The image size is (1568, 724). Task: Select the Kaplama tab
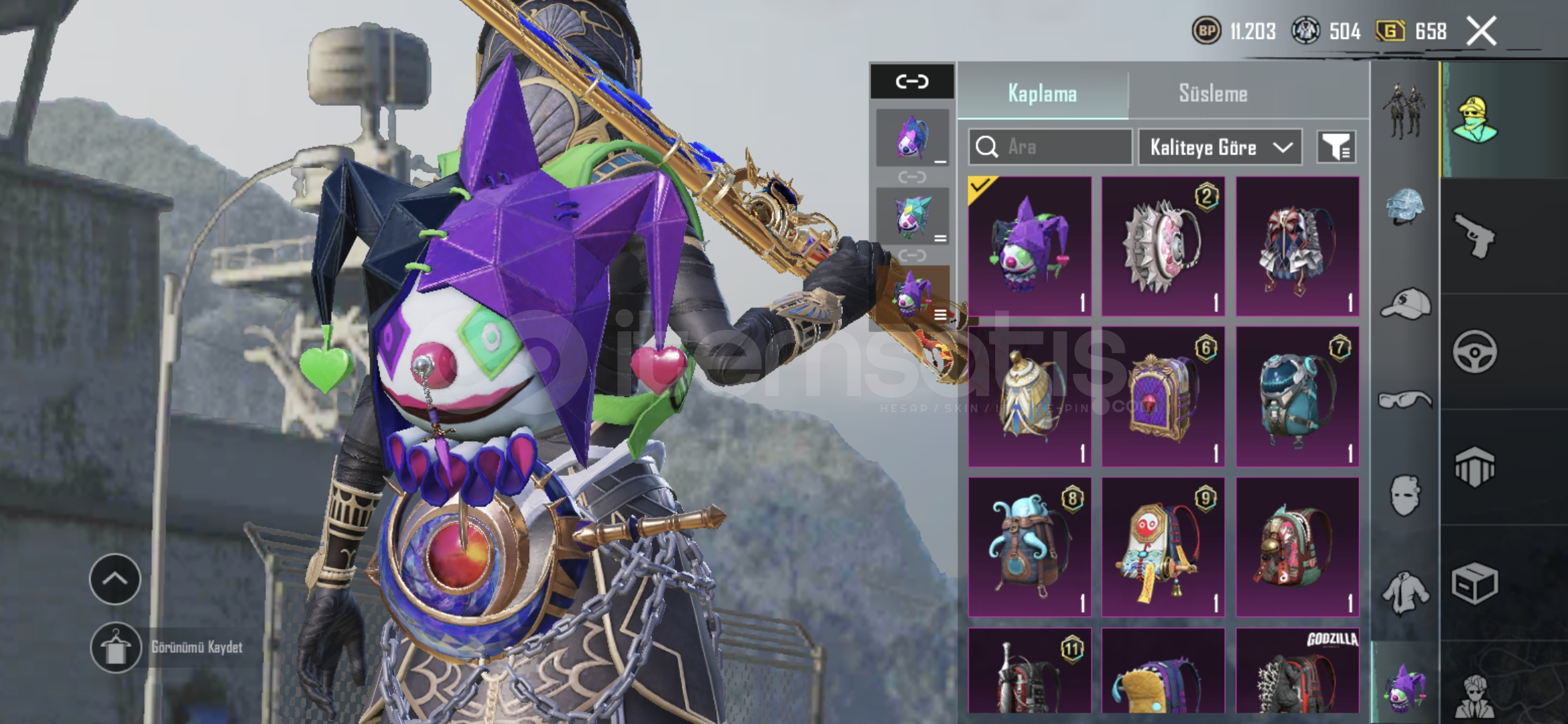point(1042,94)
